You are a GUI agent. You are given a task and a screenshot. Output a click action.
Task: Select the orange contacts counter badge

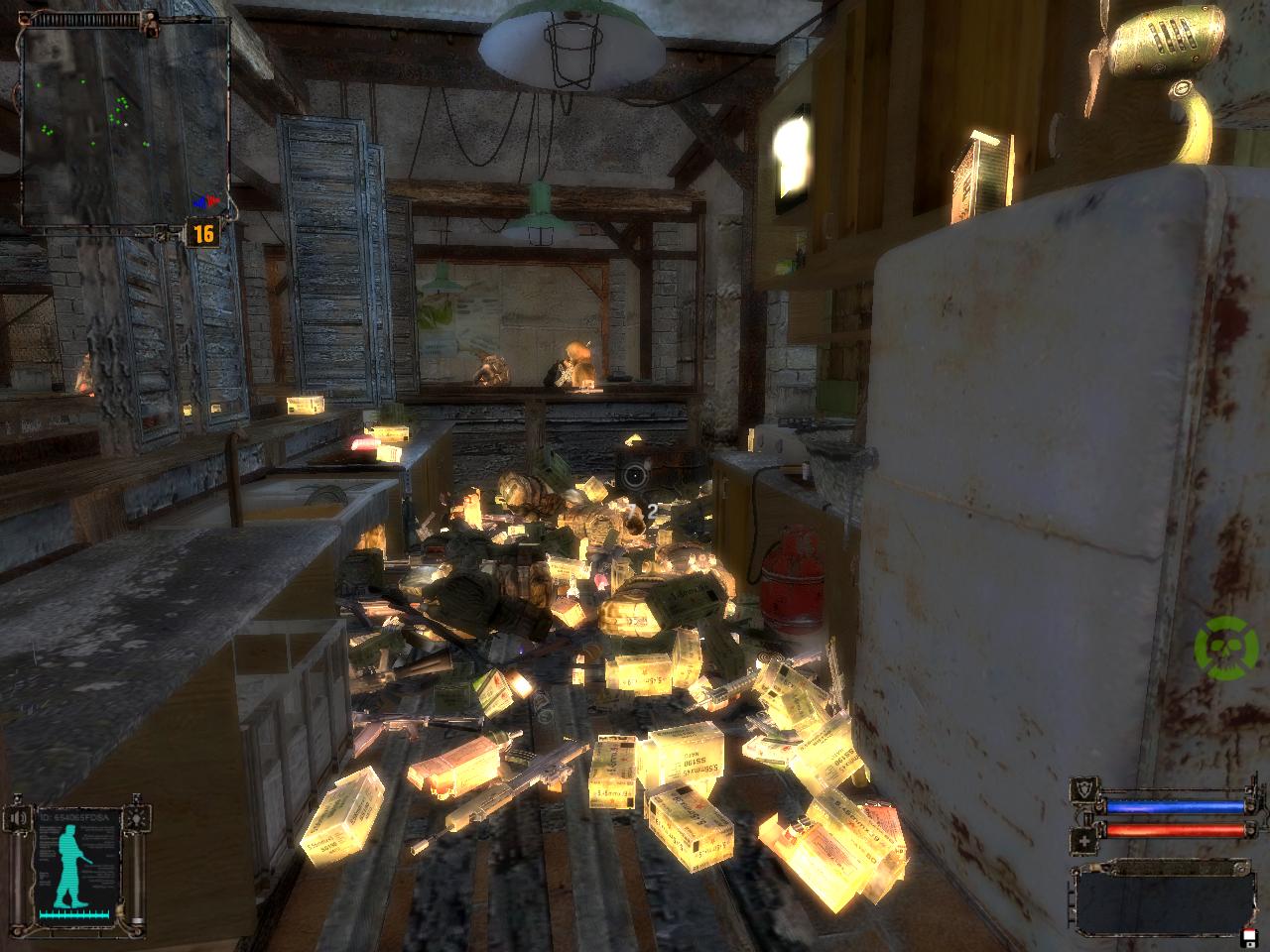coord(203,234)
